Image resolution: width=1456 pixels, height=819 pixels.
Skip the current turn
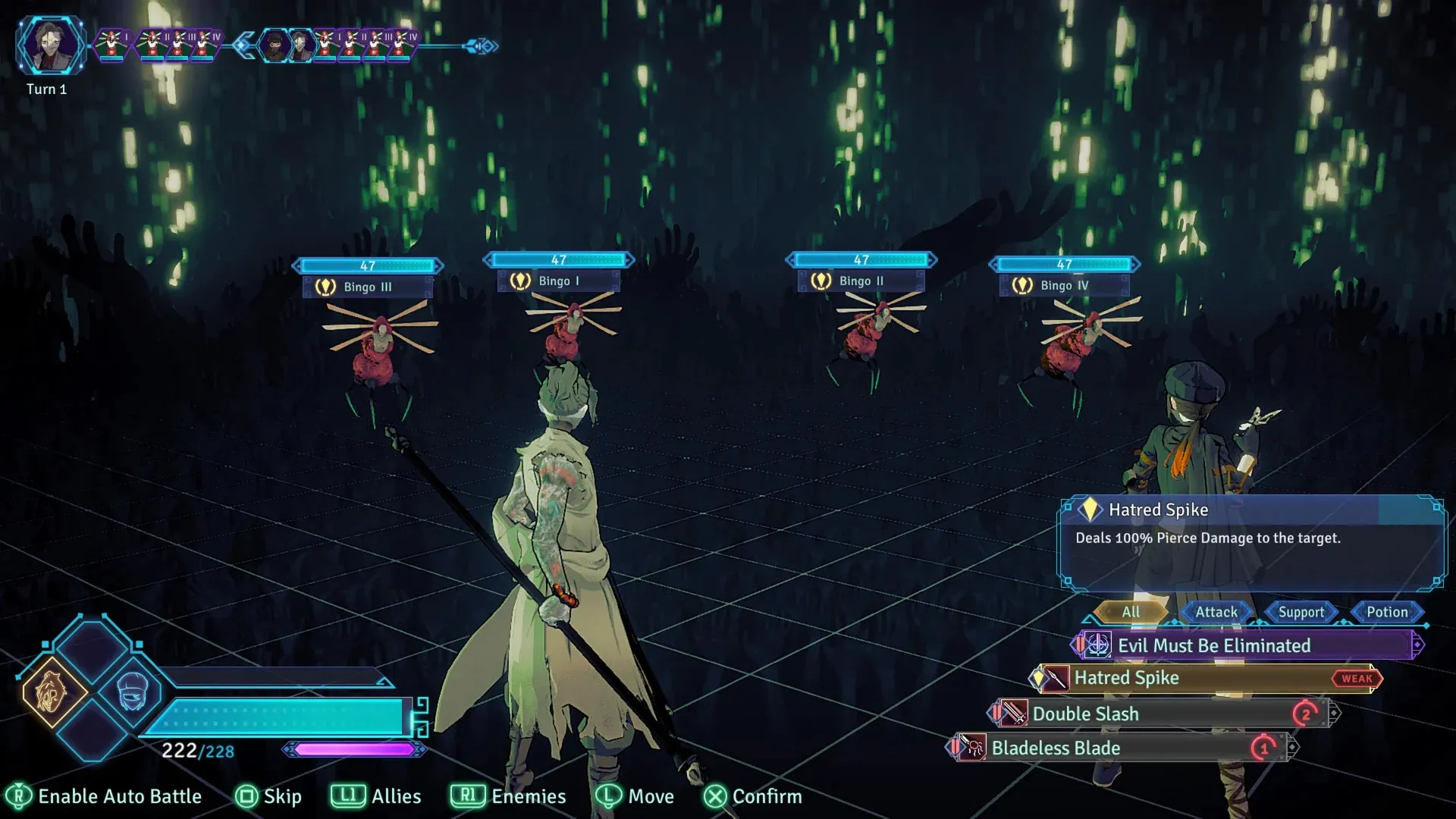(268, 796)
